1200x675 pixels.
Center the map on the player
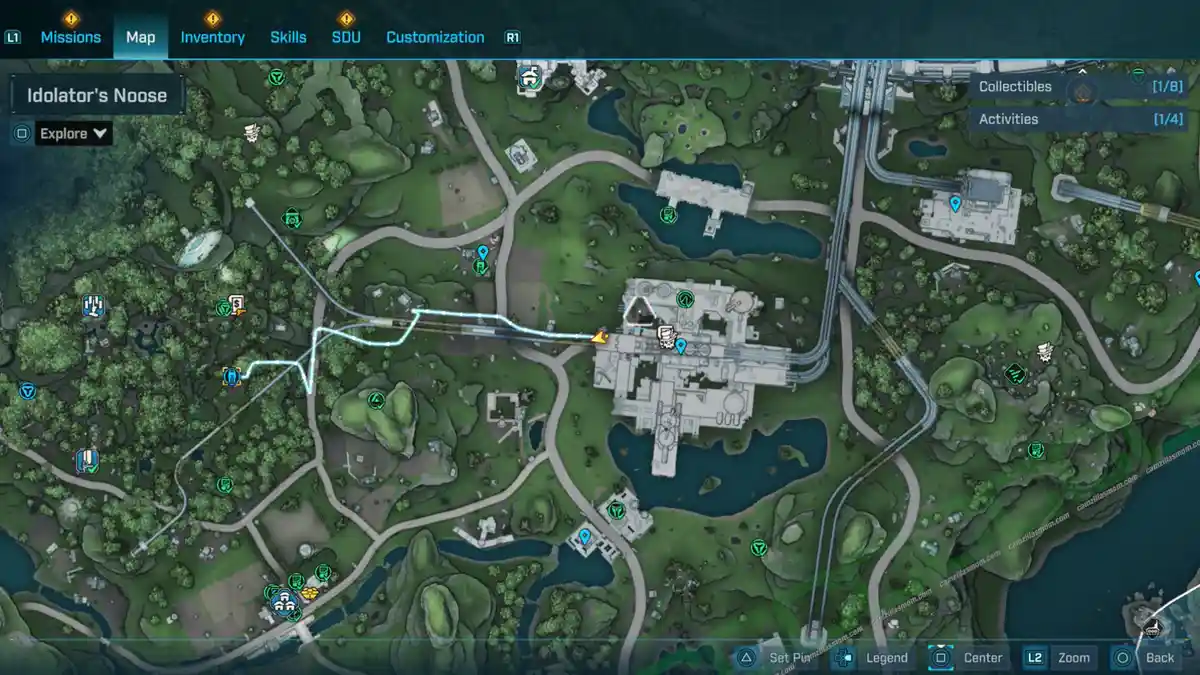pos(968,658)
